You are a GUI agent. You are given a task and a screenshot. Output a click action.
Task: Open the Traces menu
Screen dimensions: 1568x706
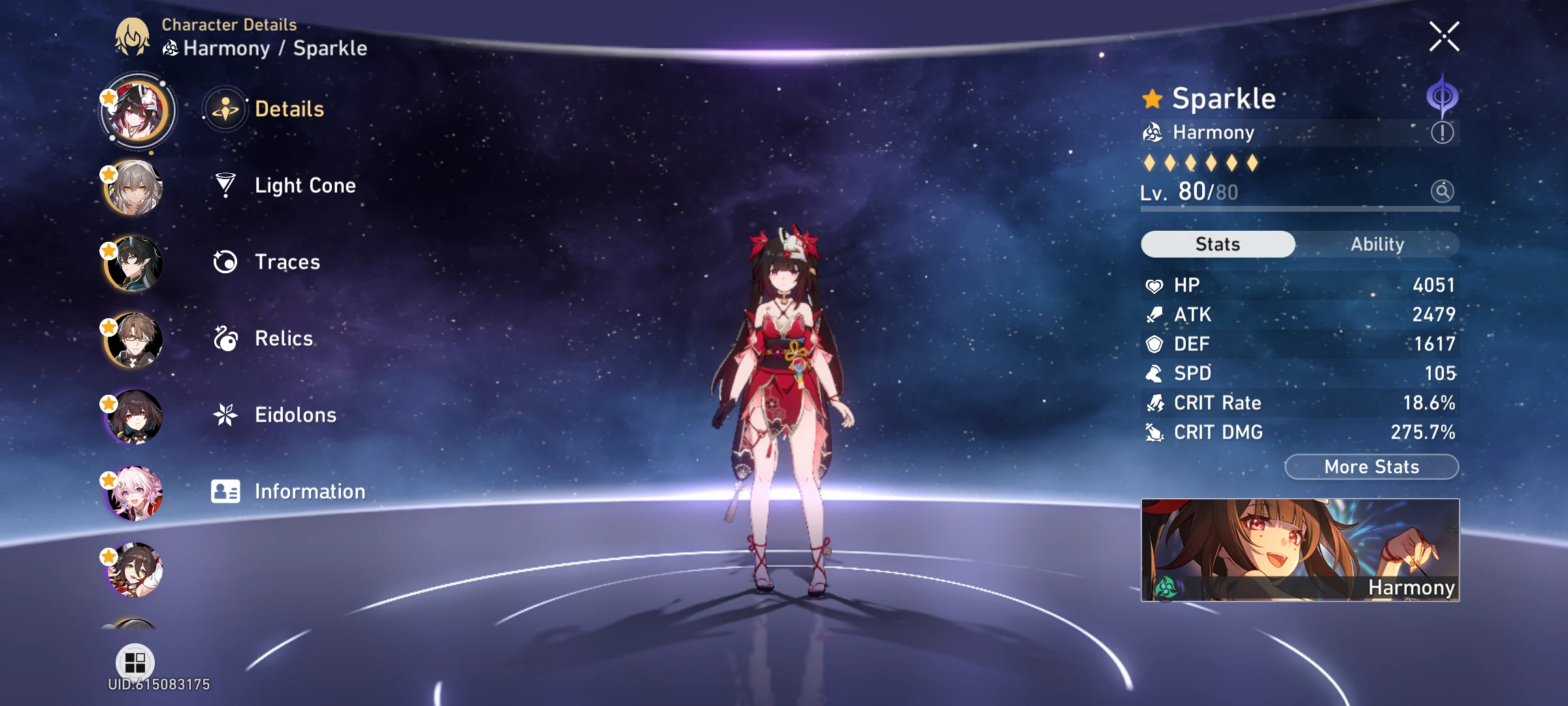[x=286, y=262]
